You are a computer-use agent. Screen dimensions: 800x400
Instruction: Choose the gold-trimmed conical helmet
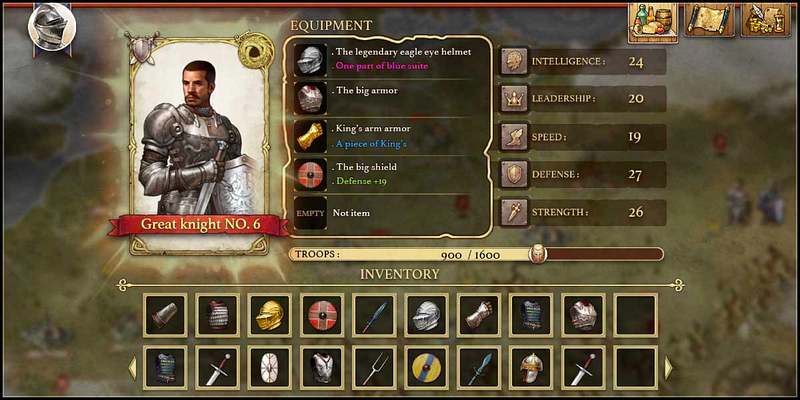point(530,368)
